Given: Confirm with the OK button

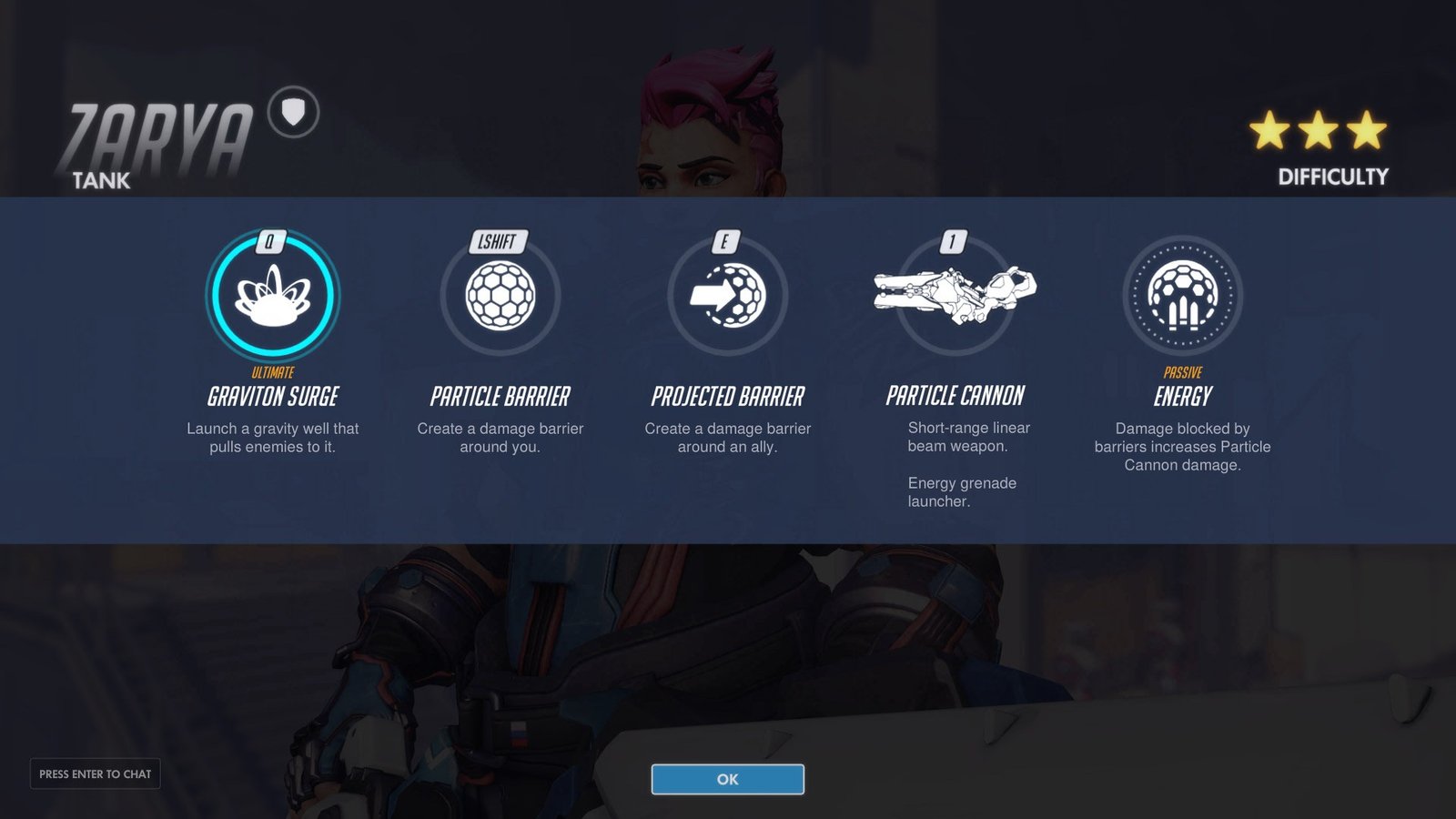Looking at the screenshot, I should point(727,779).
